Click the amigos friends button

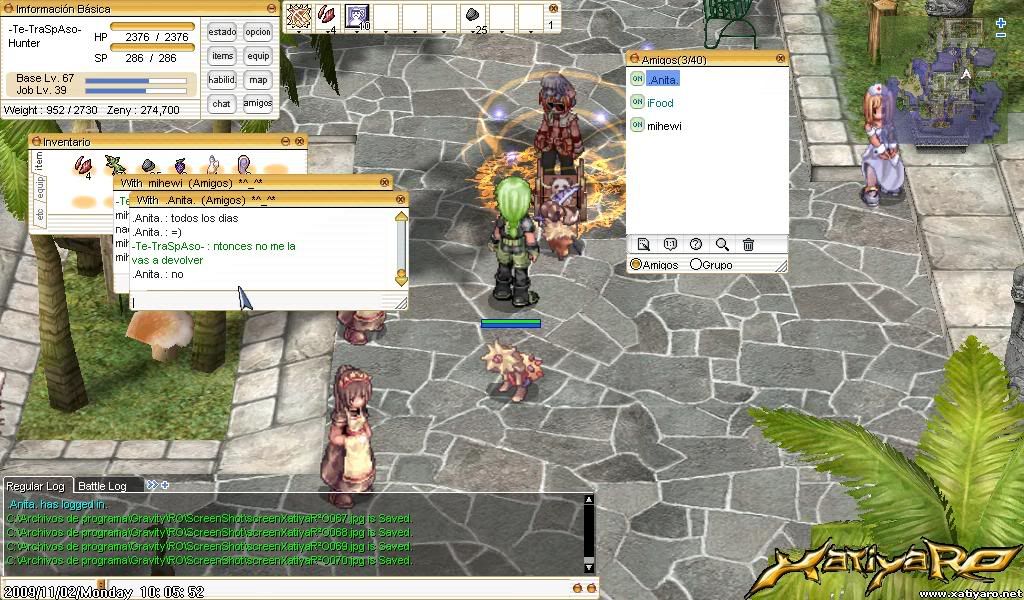[x=258, y=103]
